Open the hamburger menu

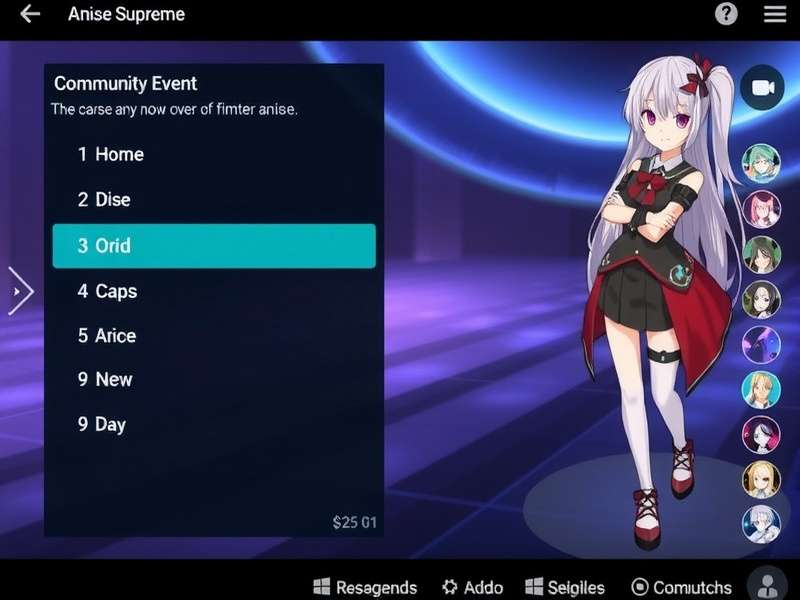click(x=775, y=14)
